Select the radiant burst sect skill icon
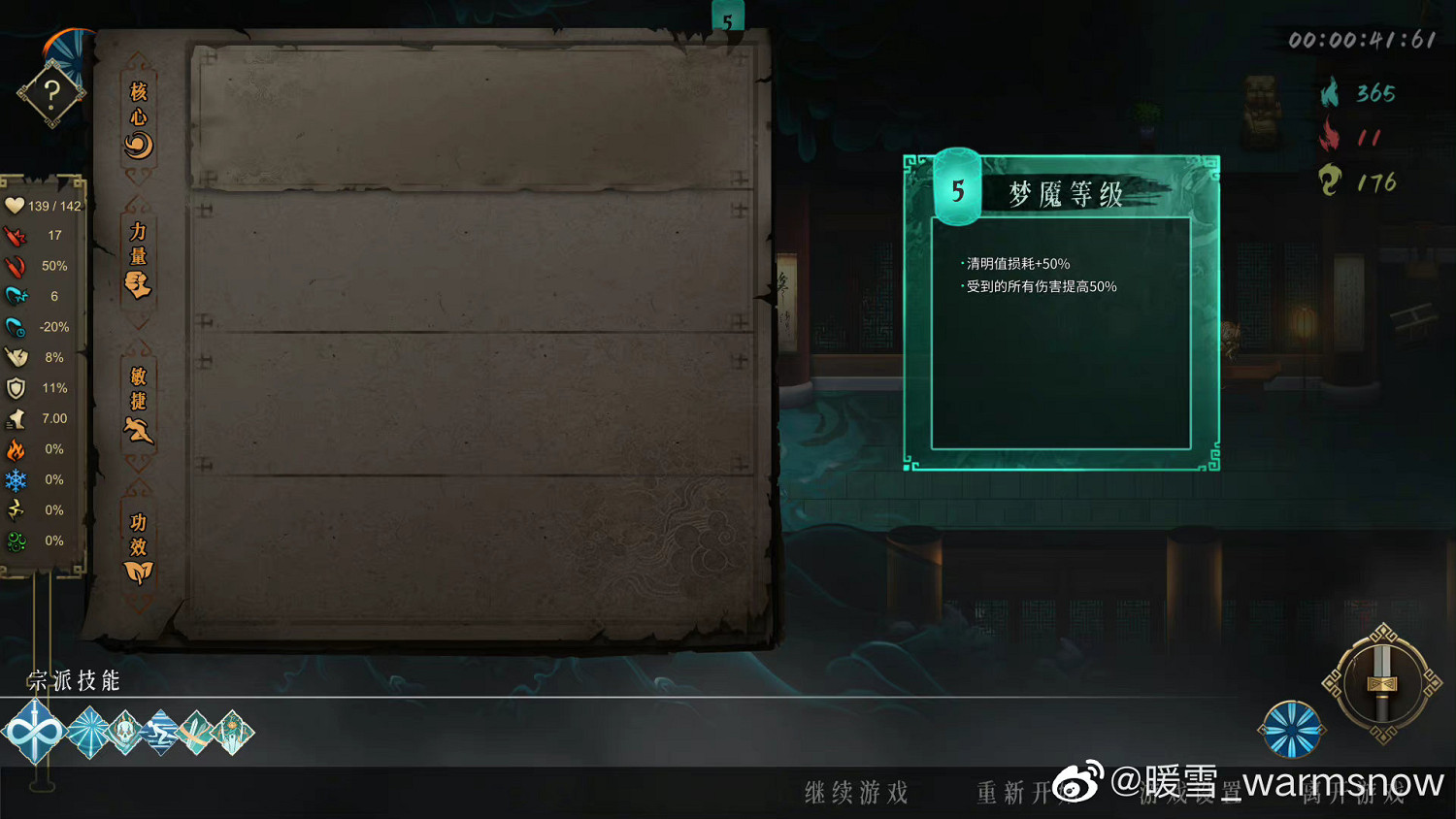Screen dimensions: 1456x819 (x=88, y=730)
